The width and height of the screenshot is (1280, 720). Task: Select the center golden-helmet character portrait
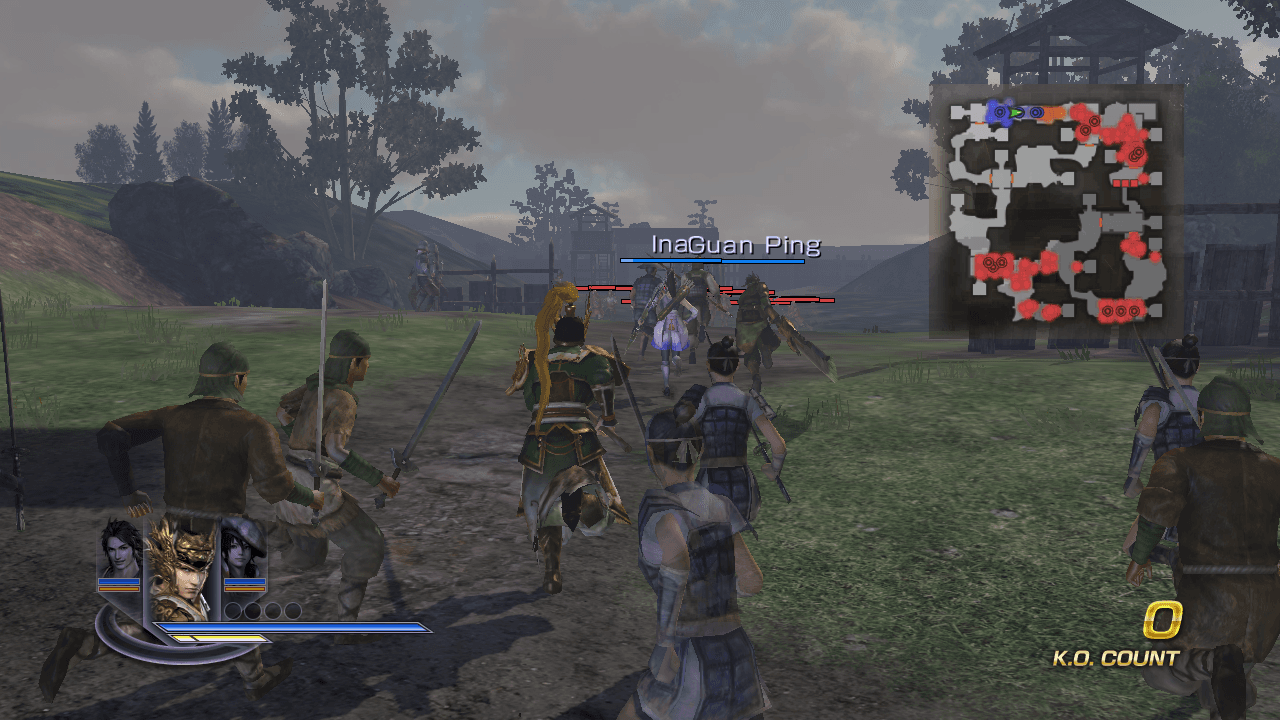(184, 570)
